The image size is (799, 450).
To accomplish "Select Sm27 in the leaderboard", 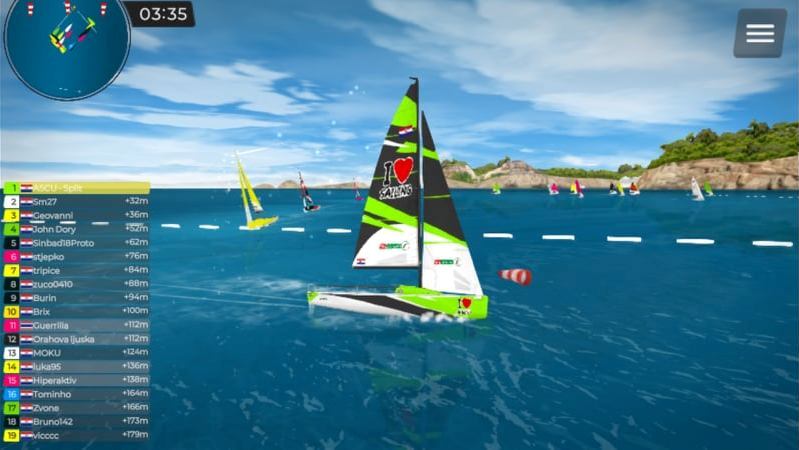I will [x=76, y=201].
